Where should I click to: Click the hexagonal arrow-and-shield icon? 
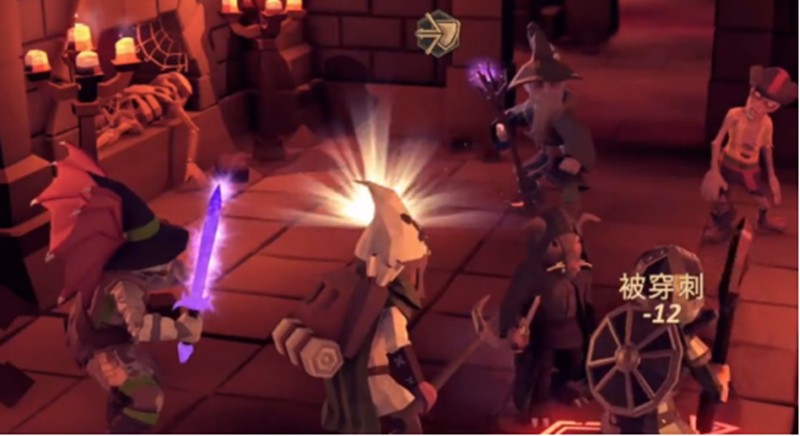tap(436, 31)
